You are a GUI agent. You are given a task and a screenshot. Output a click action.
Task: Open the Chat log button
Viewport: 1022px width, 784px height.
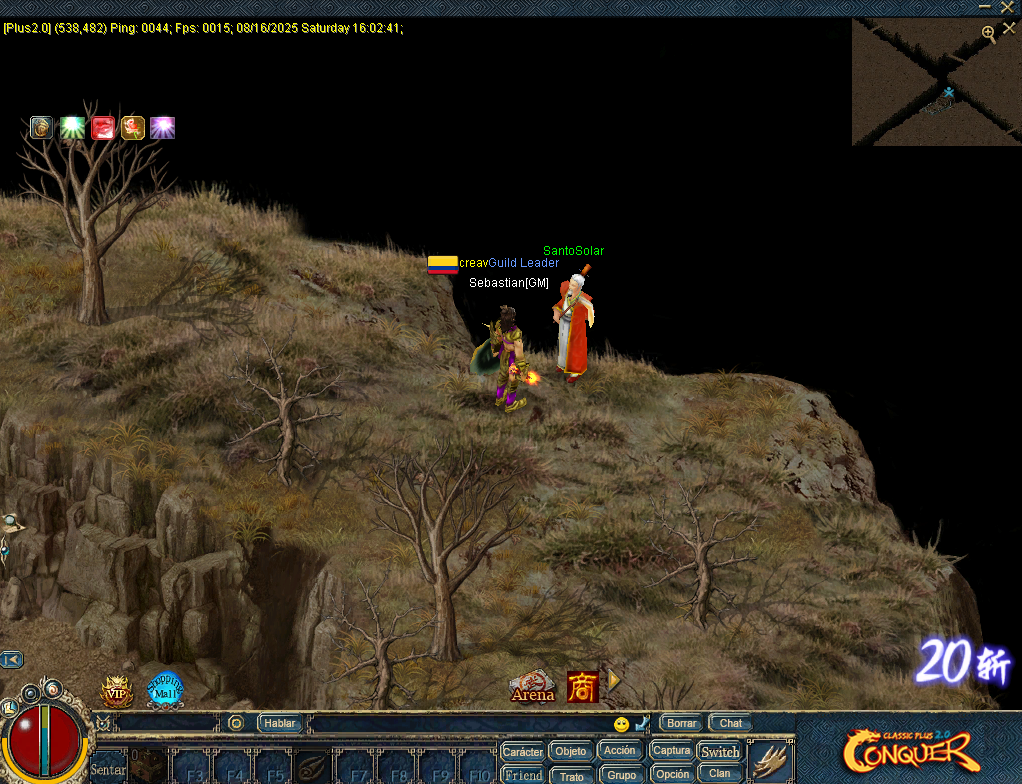coord(731,723)
